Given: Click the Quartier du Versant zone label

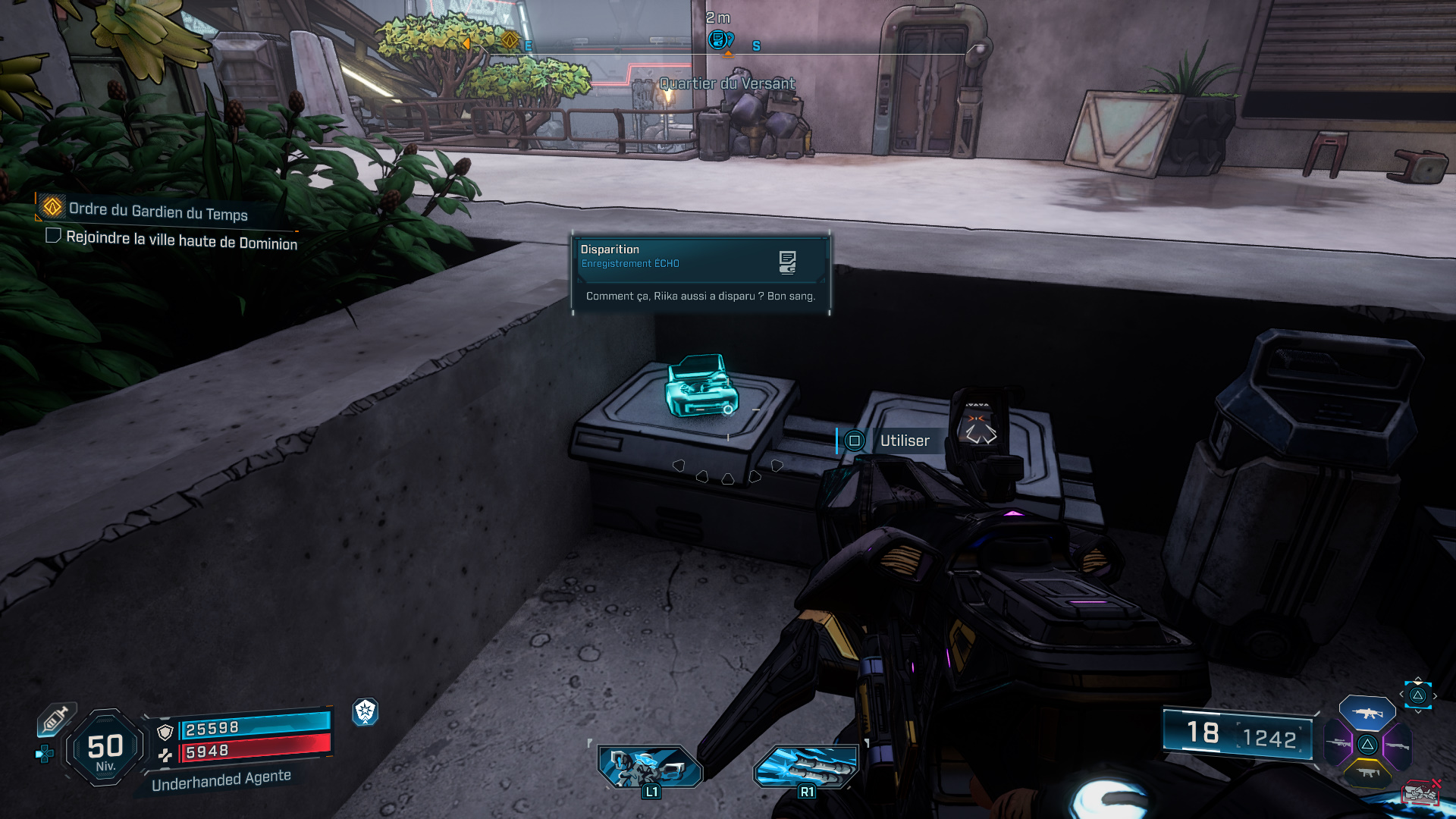Looking at the screenshot, I should (726, 84).
